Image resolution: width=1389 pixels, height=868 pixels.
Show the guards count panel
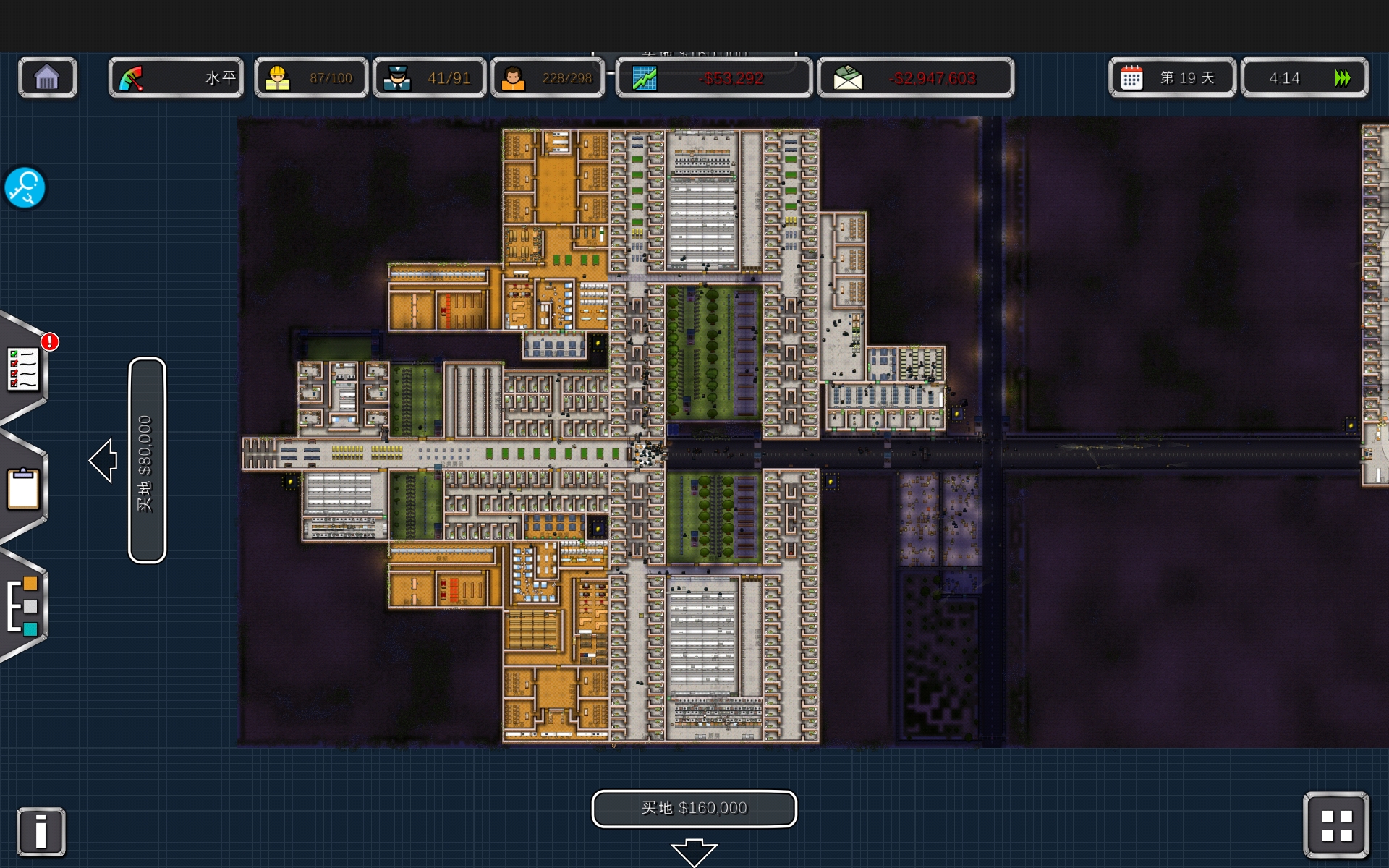pyautogui.click(x=429, y=77)
